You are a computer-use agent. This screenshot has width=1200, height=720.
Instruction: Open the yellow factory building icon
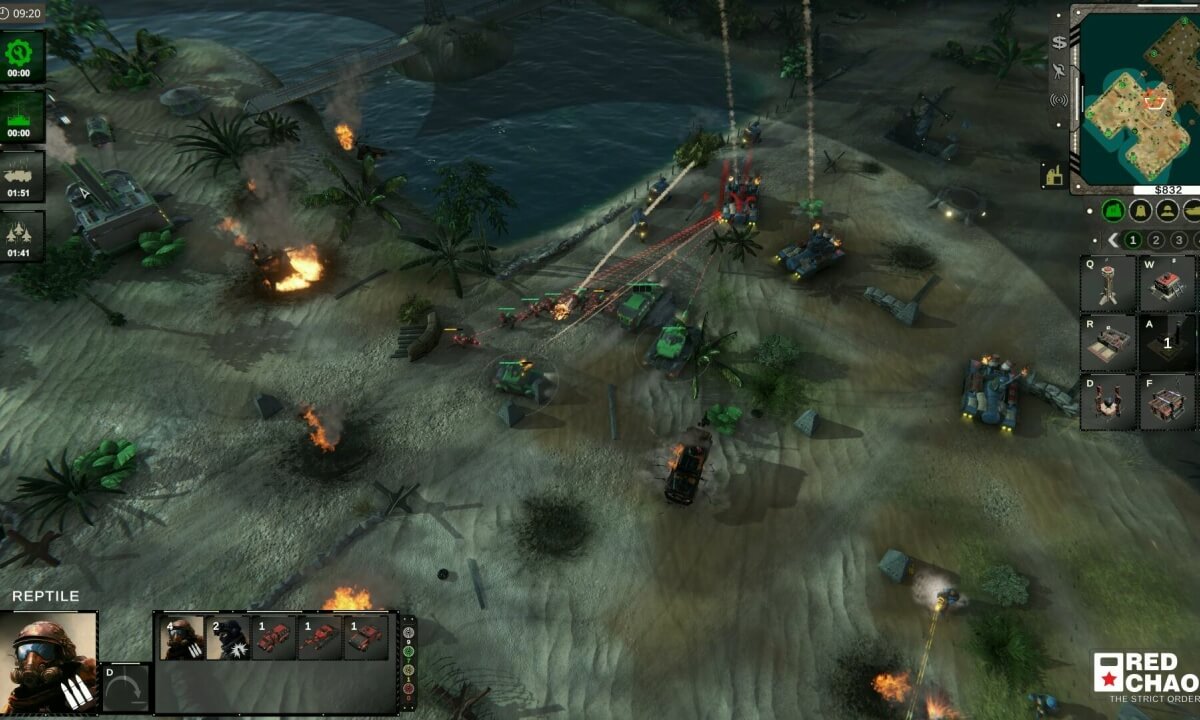1052,173
